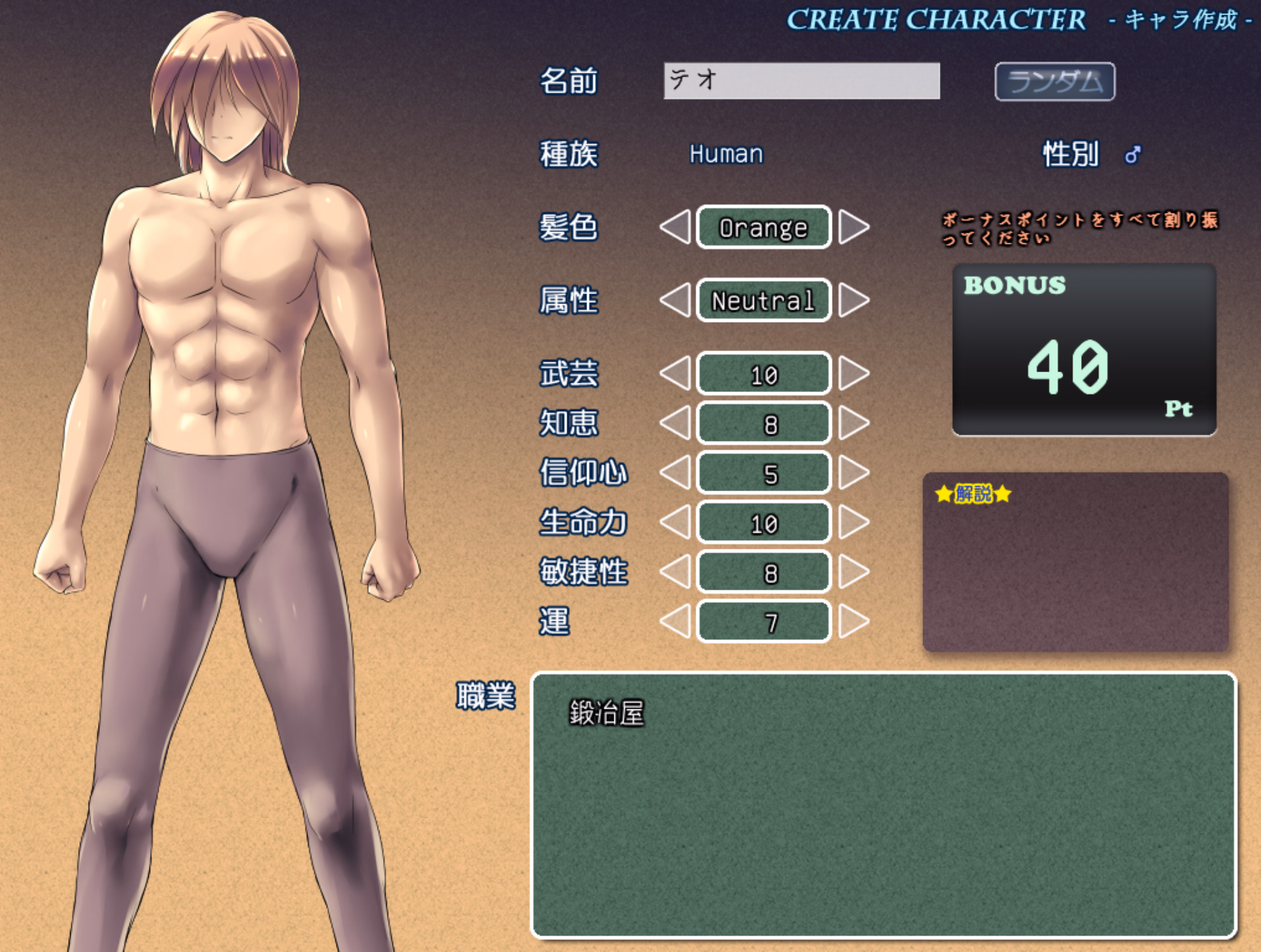Select the 鍛冶屋 occupation entry
1261x952 pixels.
(x=606, y=713)
